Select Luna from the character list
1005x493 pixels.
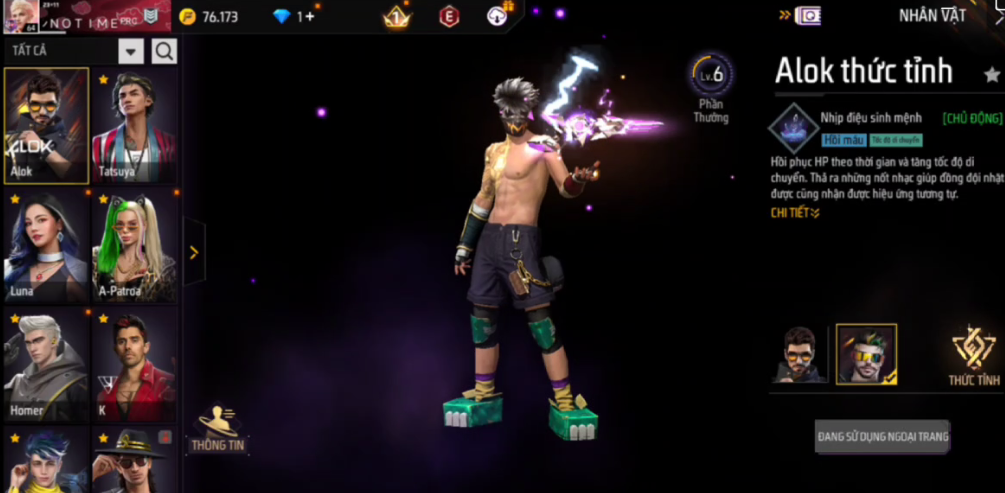pyautogui.click(x=46, y=247)
